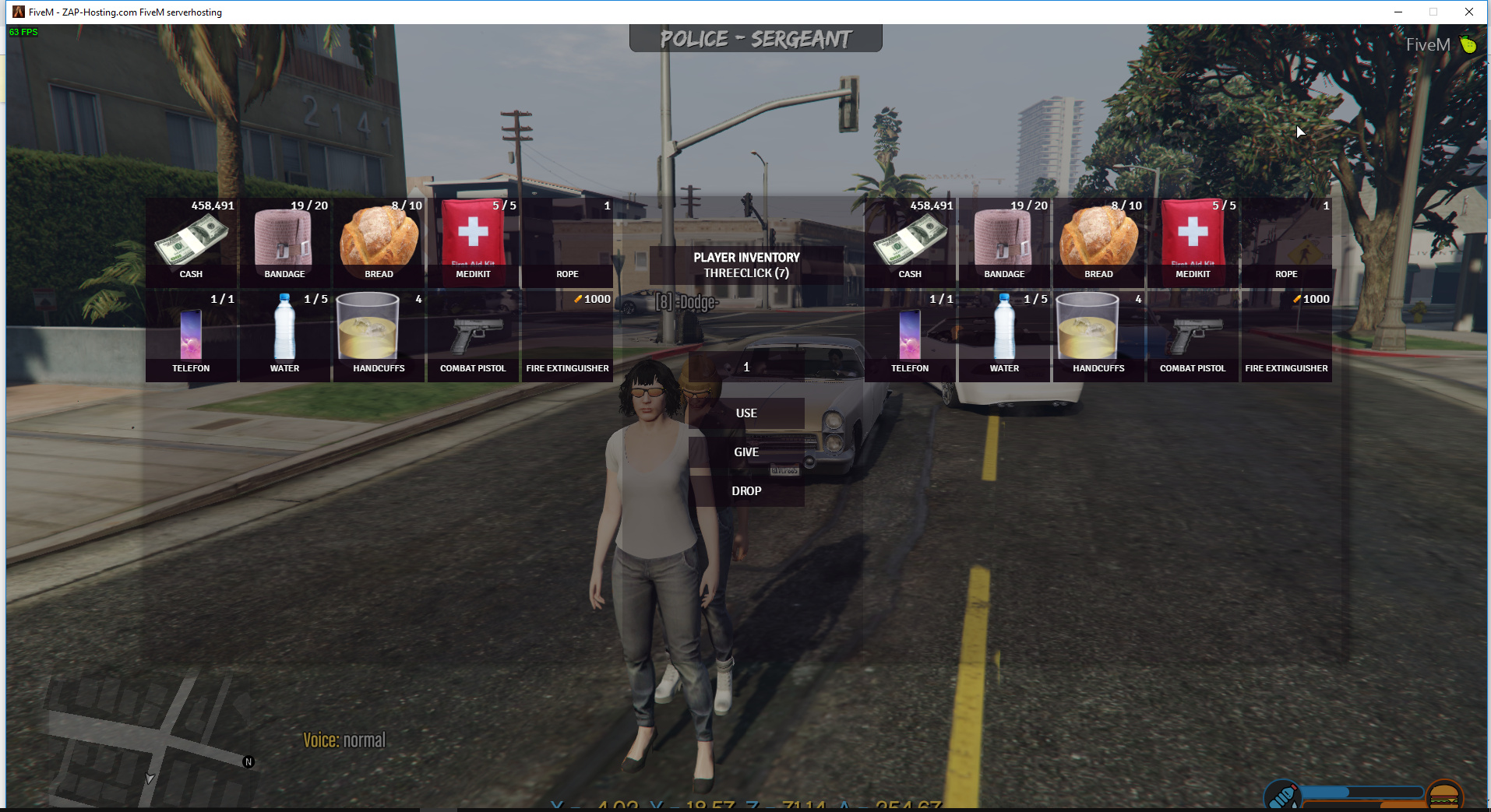Select the DROP action
The height and width of the screenshot is (812, 1491).
point(746,490)
